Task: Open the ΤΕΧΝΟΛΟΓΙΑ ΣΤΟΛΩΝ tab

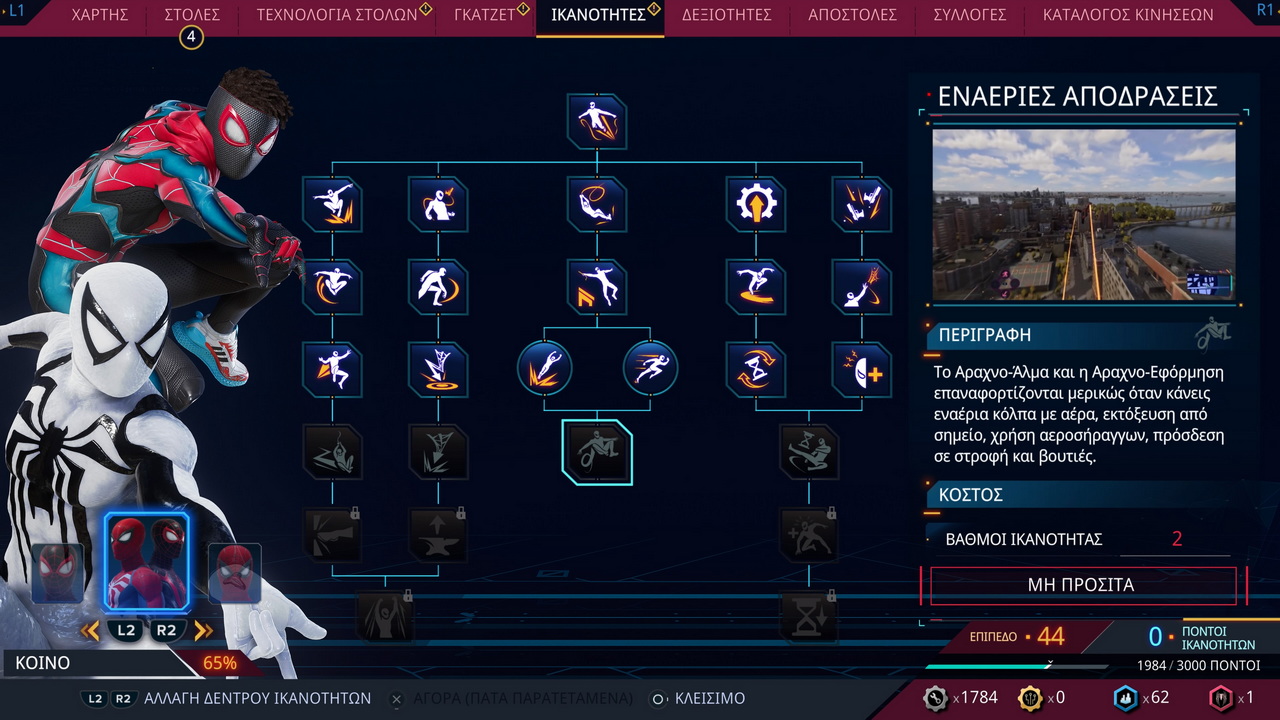Action: point(337,15)
